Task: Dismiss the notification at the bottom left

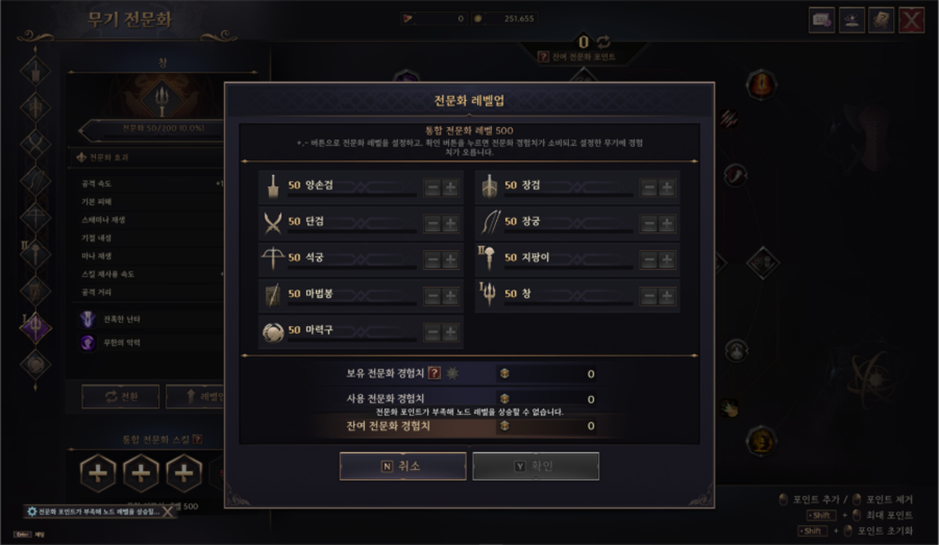Action: pyautogui.click(x=168, y=512)
